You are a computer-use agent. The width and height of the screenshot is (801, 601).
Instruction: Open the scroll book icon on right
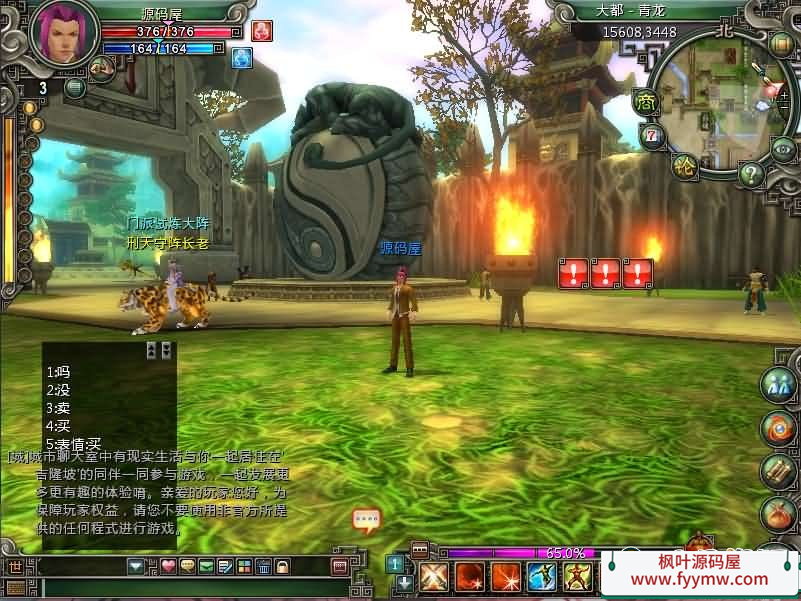(x=778, y=471)
